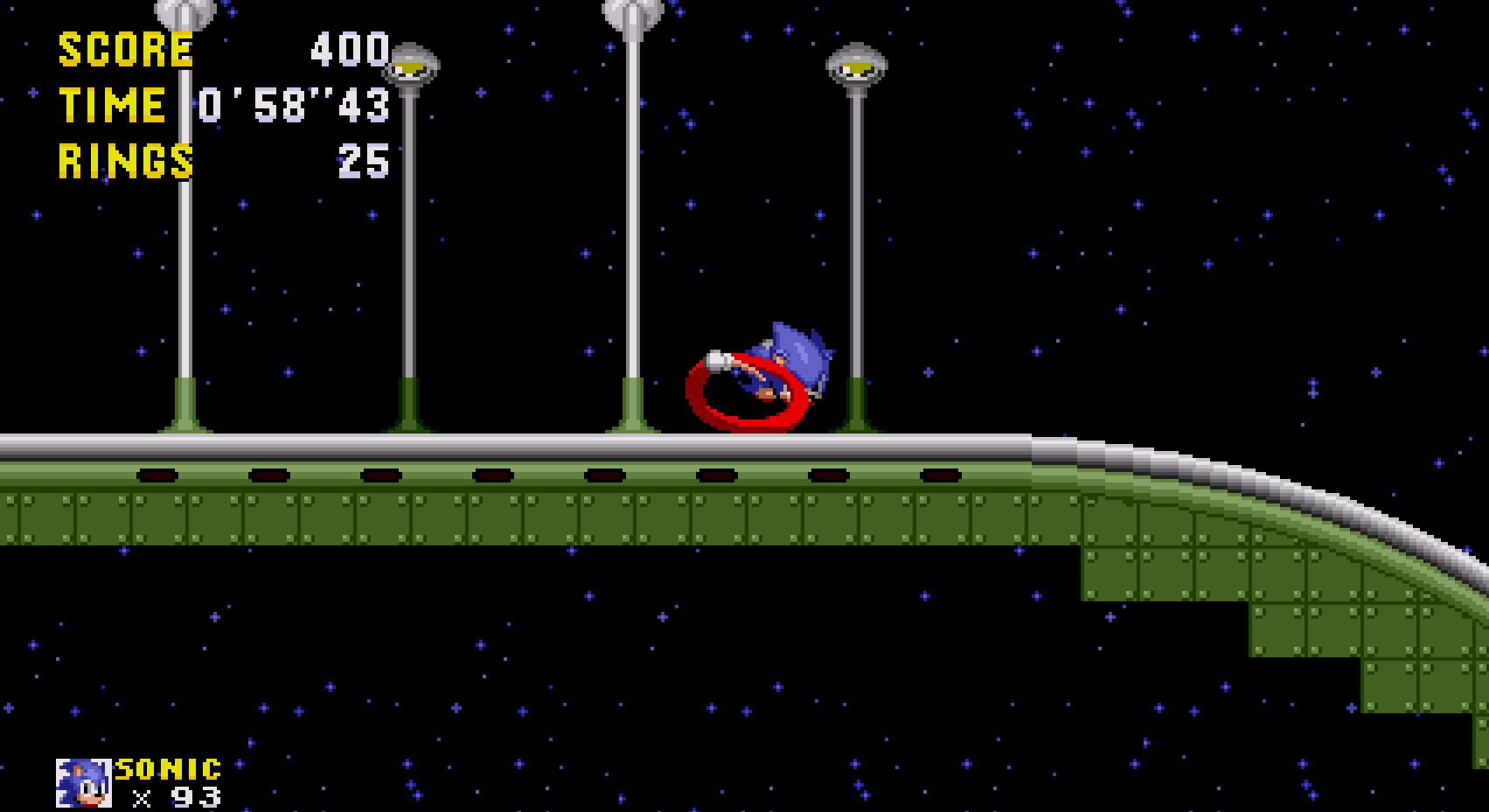Viewport: 1489px width, 812px height.
Task: Select the RINGS counter showing 25
Action: pyautogui.click(x=363, y=162)
